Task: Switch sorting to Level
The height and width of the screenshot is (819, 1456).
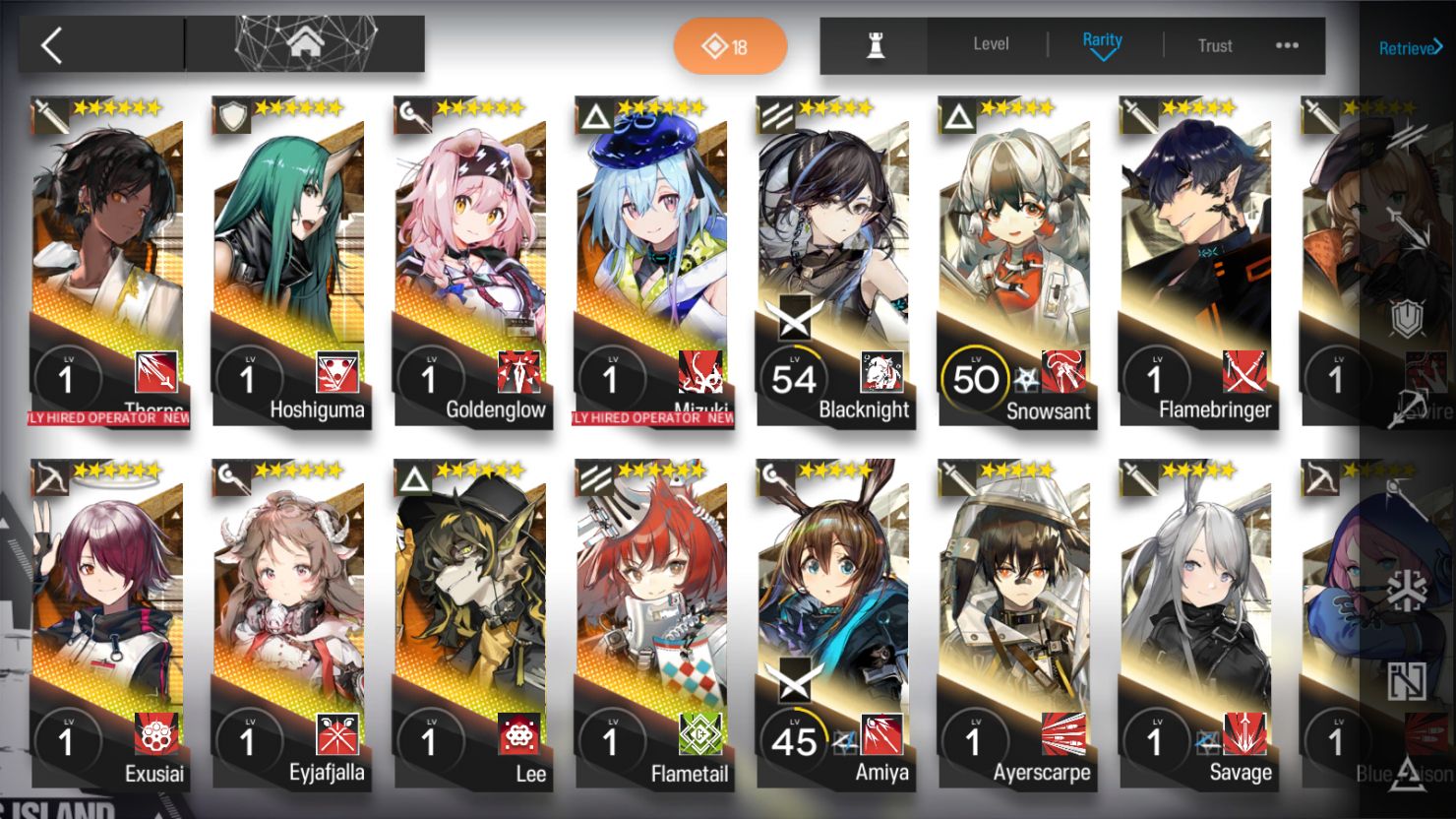Action: pyautogui.click(x=990, y=44)
